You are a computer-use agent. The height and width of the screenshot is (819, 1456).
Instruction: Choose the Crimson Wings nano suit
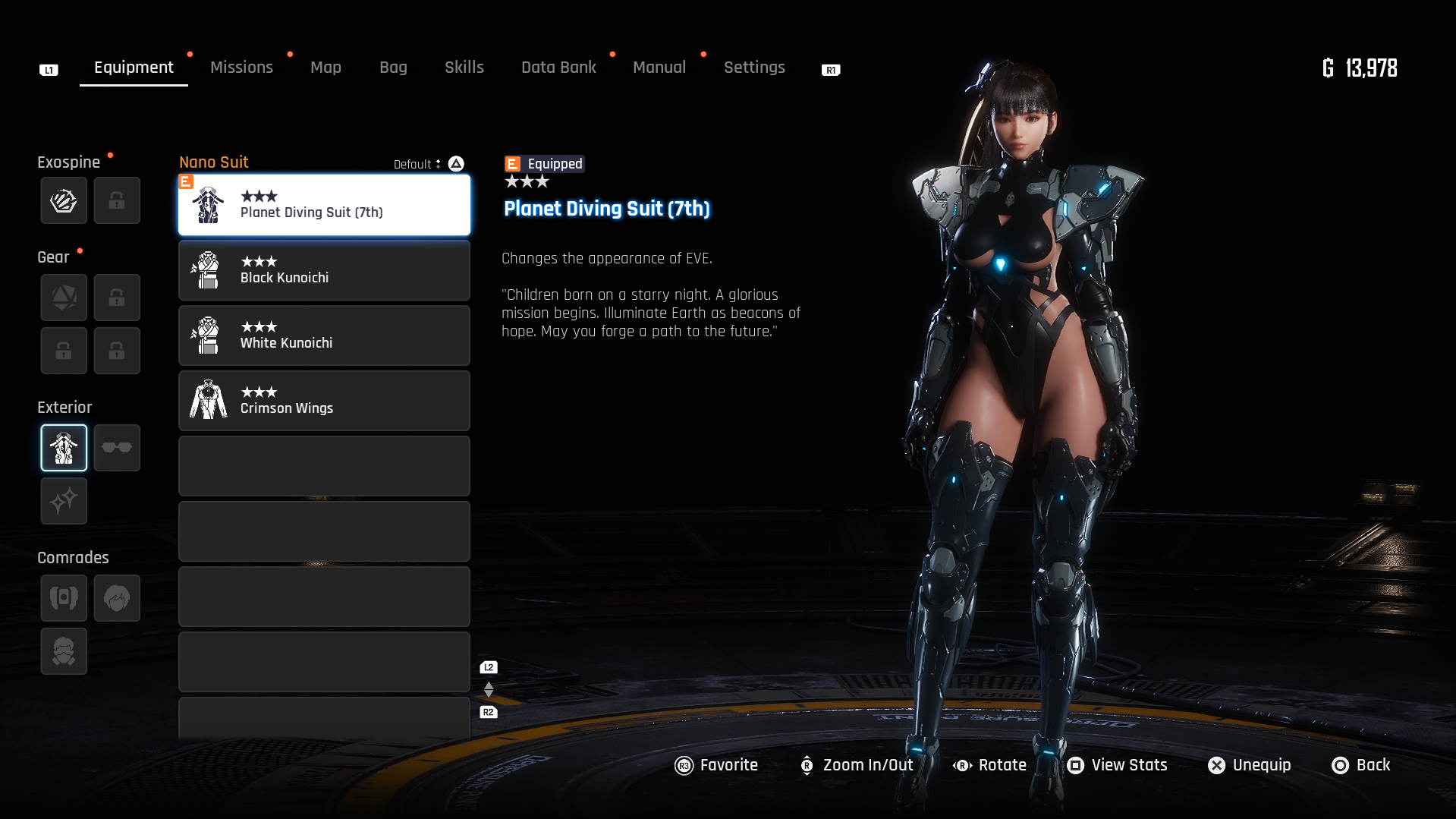click(324, 401)
